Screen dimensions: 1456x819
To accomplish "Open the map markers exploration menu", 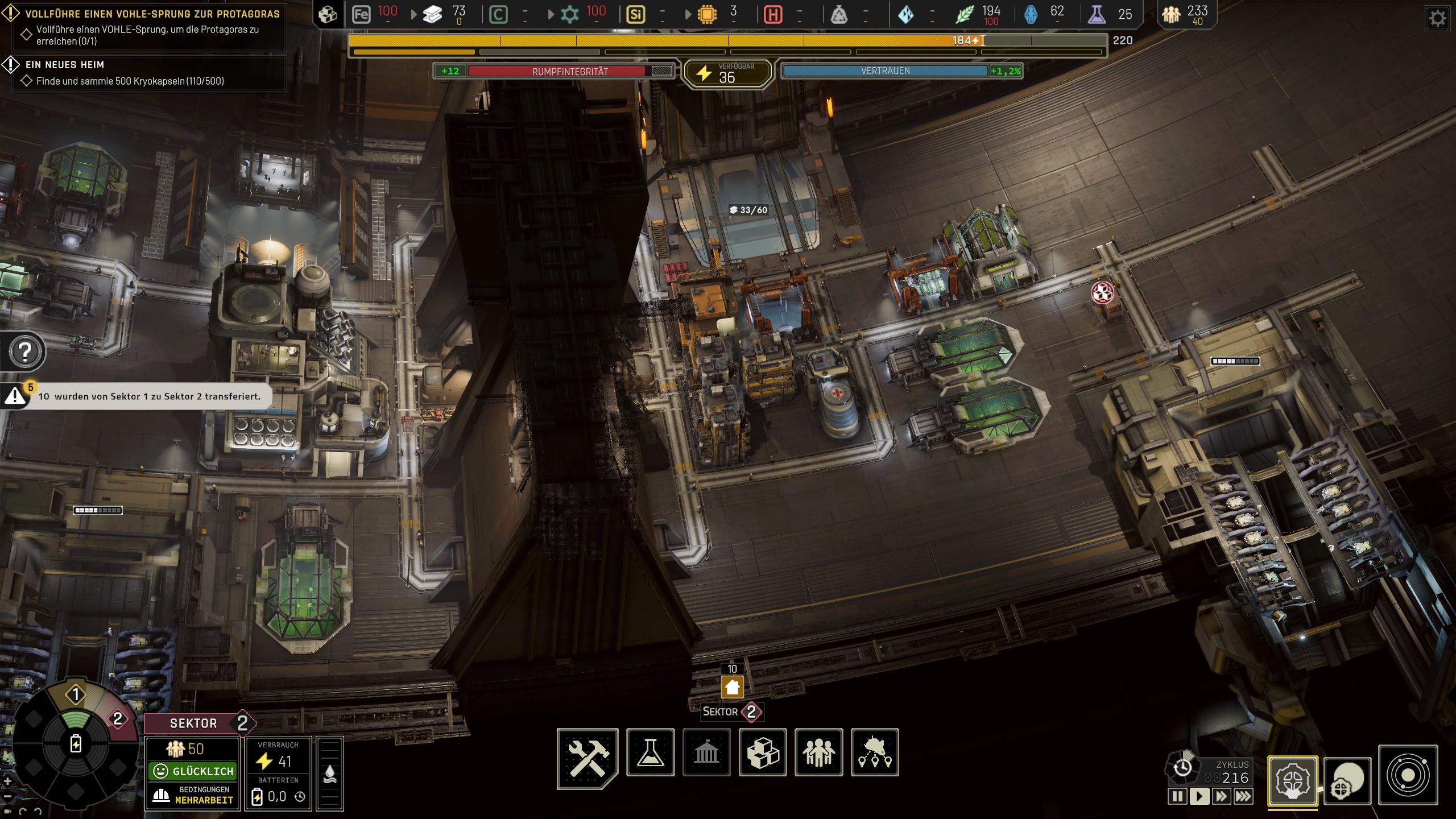I will point(875,752).
